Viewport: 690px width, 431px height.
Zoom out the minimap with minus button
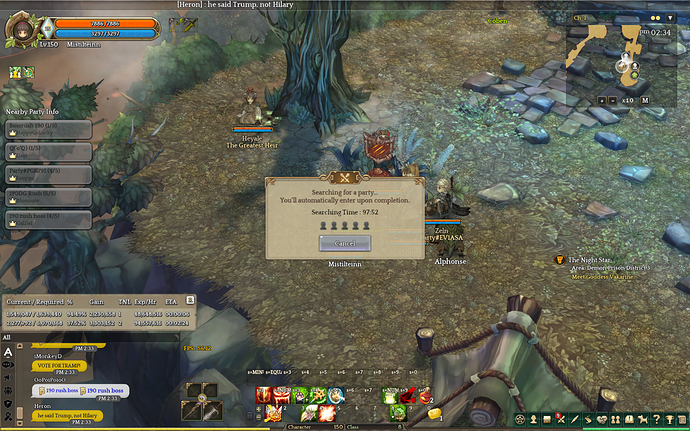tap(612, 100)
